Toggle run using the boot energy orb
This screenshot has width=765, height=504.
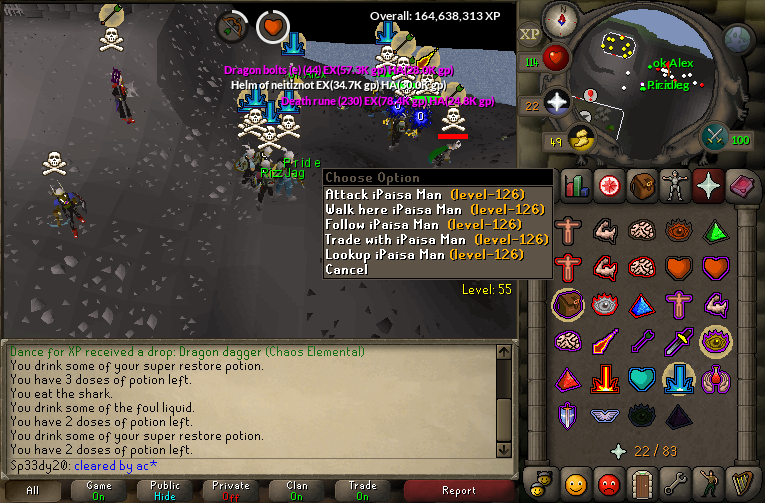579,140
